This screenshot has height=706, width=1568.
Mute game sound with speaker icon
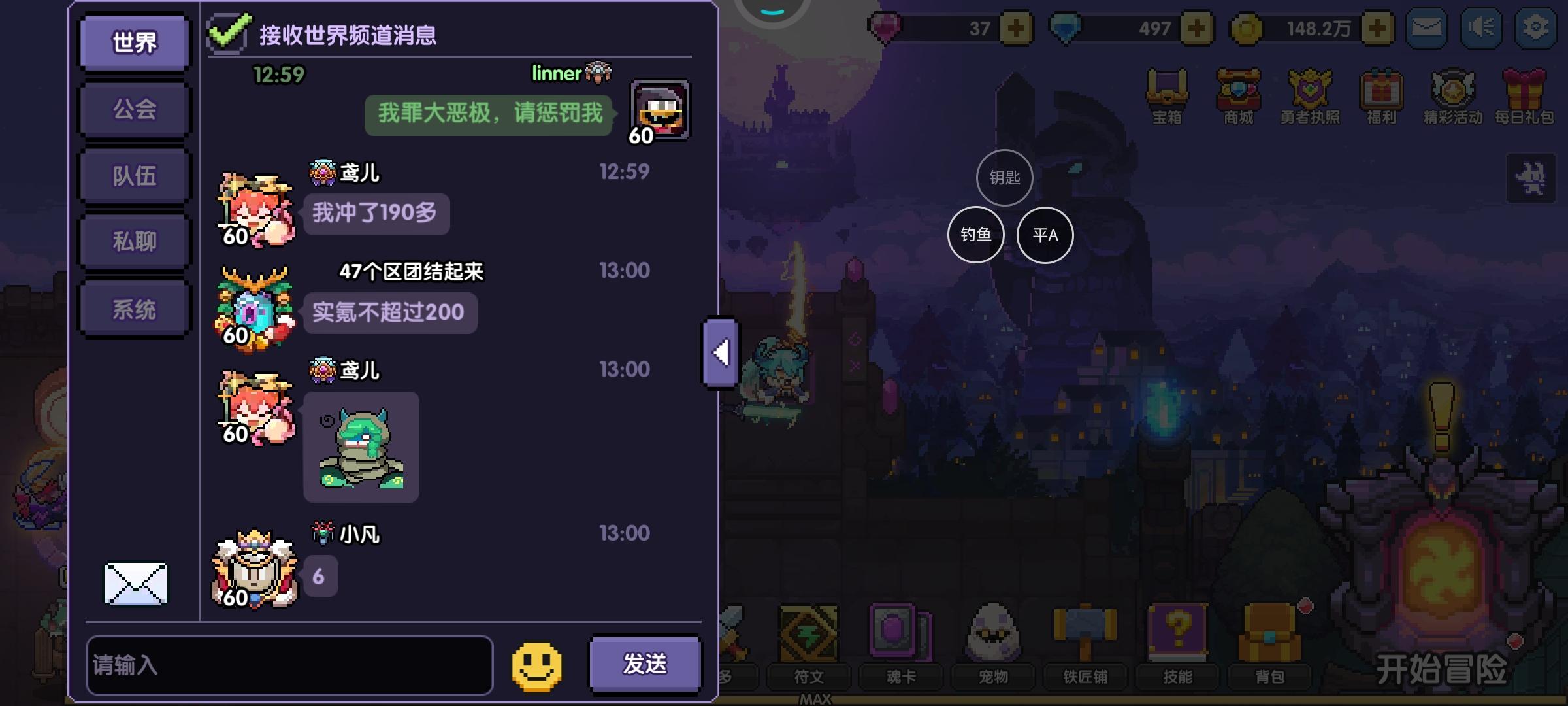click(1482, 27)
